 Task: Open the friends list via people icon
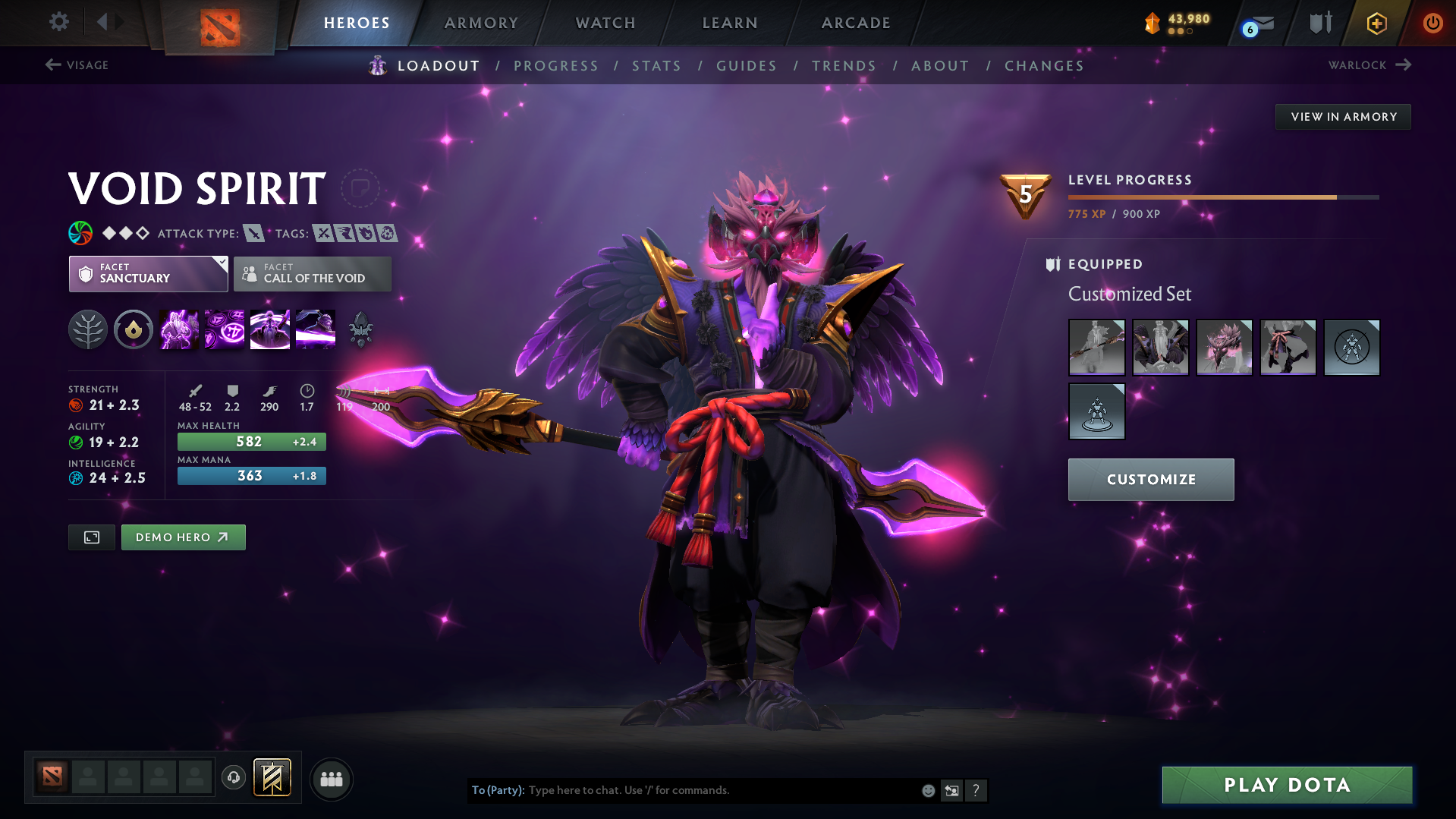point(331,778)
